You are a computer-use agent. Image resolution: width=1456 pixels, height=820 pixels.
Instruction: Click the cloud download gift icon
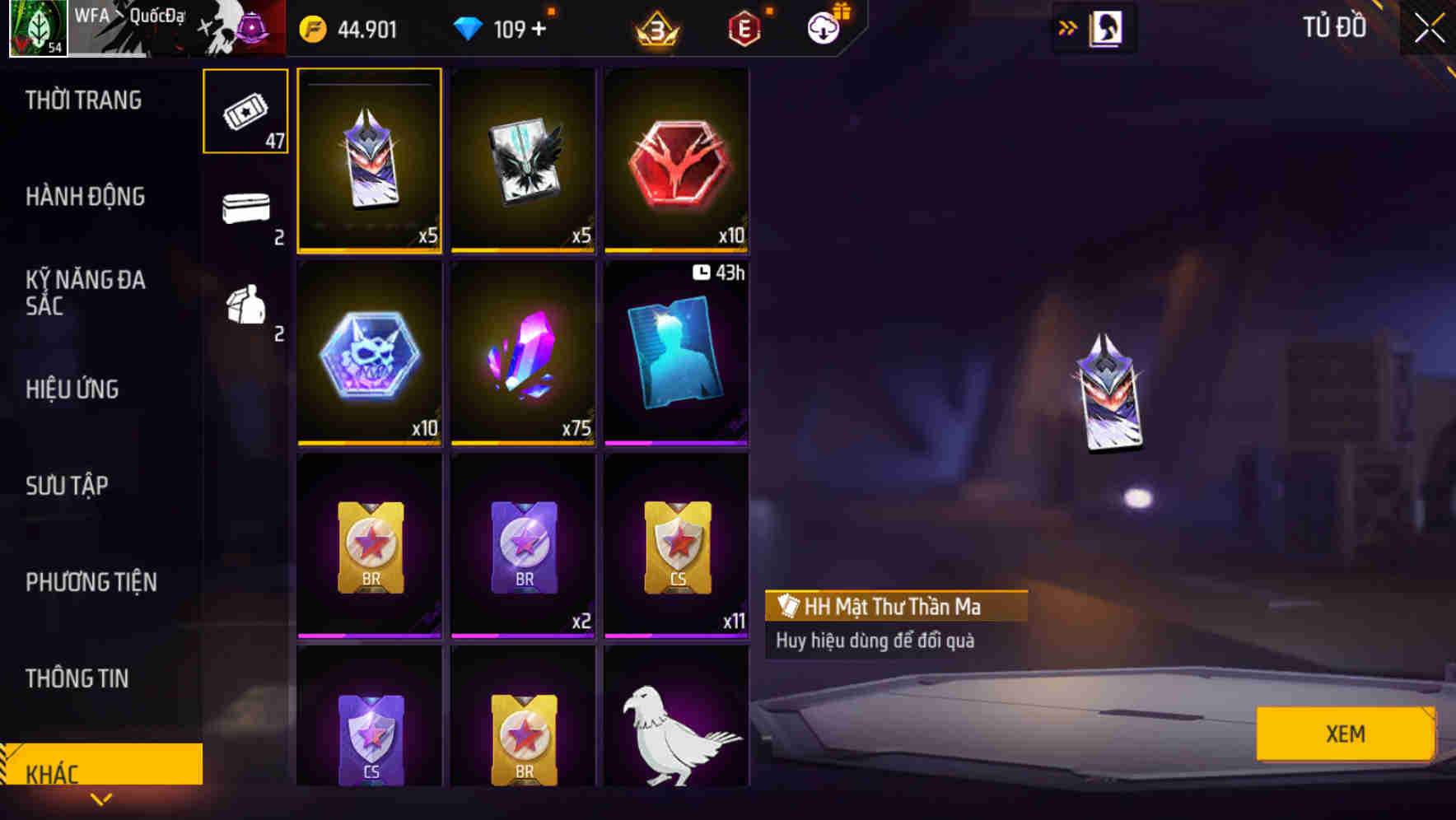823,30
